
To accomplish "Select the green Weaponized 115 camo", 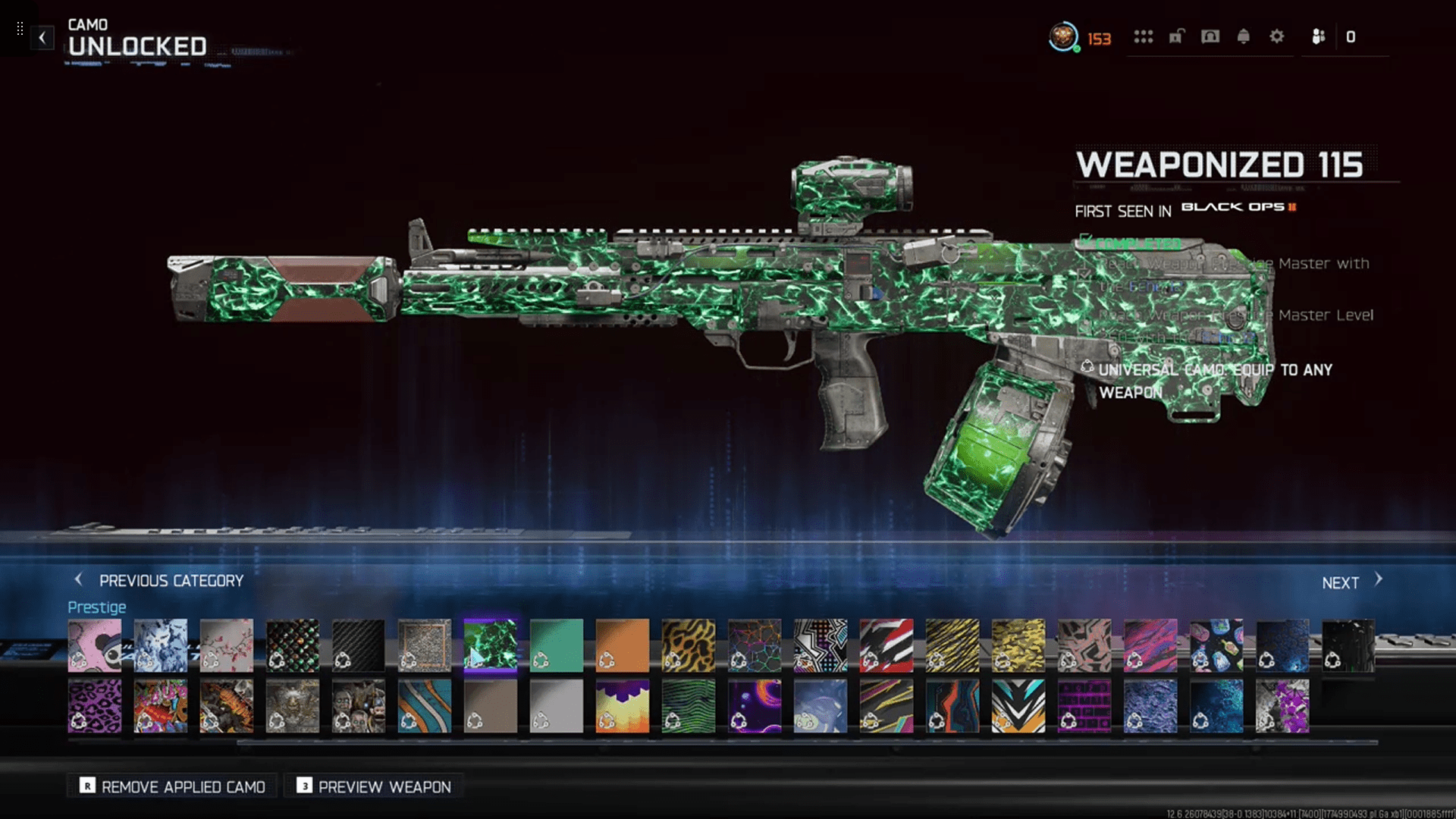I will tap(491, 645).
